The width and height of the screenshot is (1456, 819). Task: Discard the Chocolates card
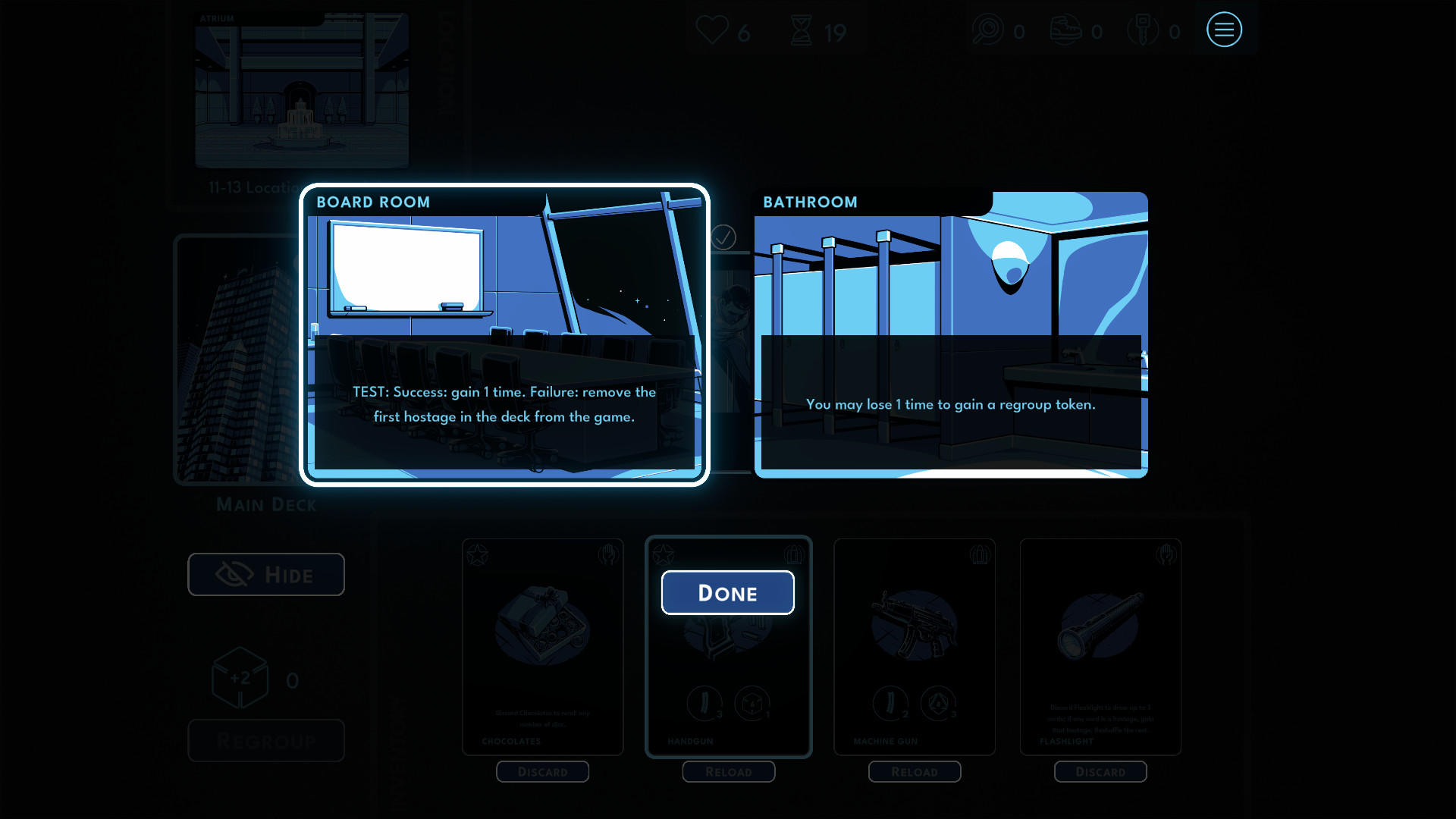pyautogui.click(x=542, y=771)
